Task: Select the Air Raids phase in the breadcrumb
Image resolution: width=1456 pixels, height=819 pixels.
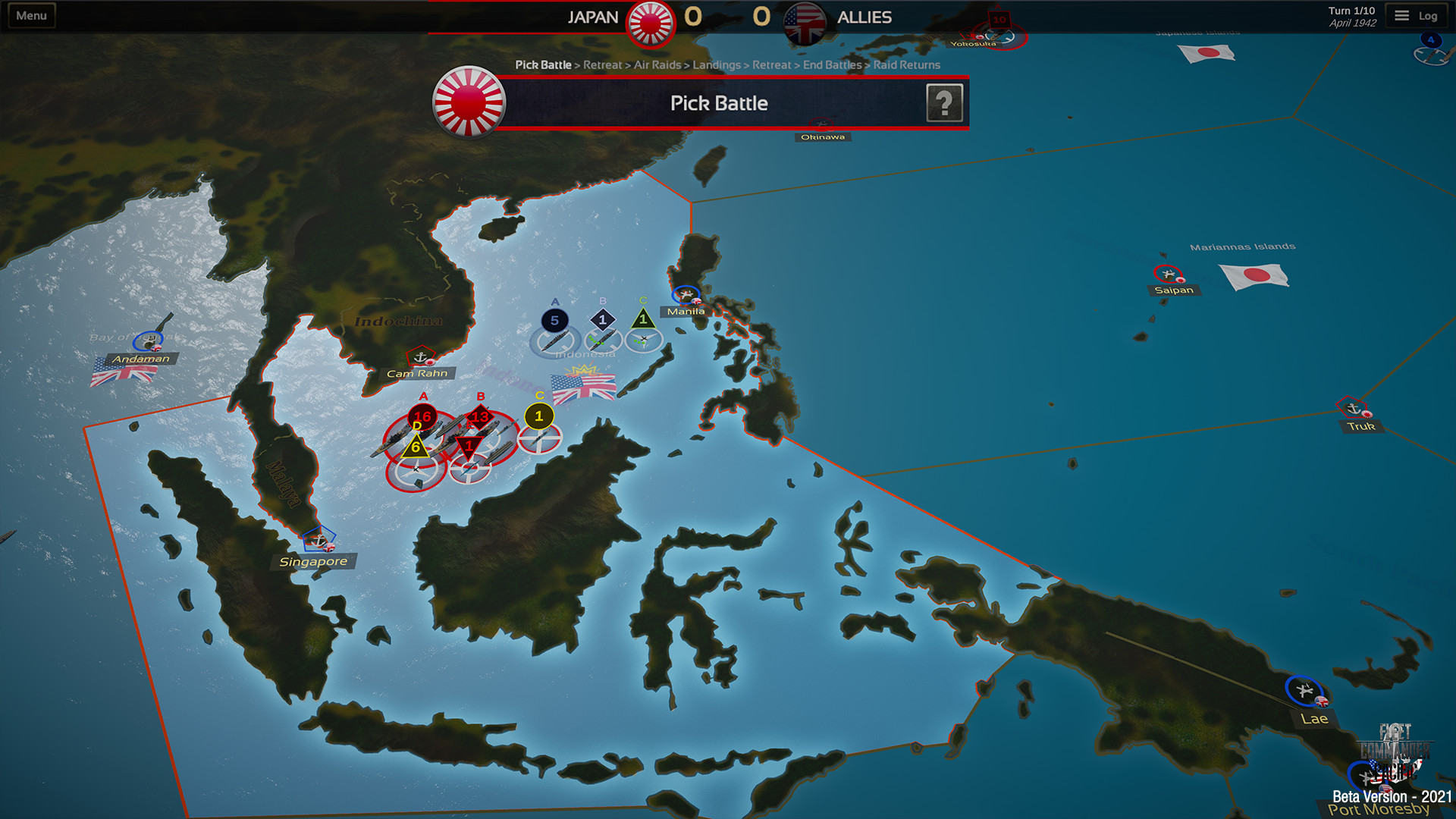Action: point(658,65)
